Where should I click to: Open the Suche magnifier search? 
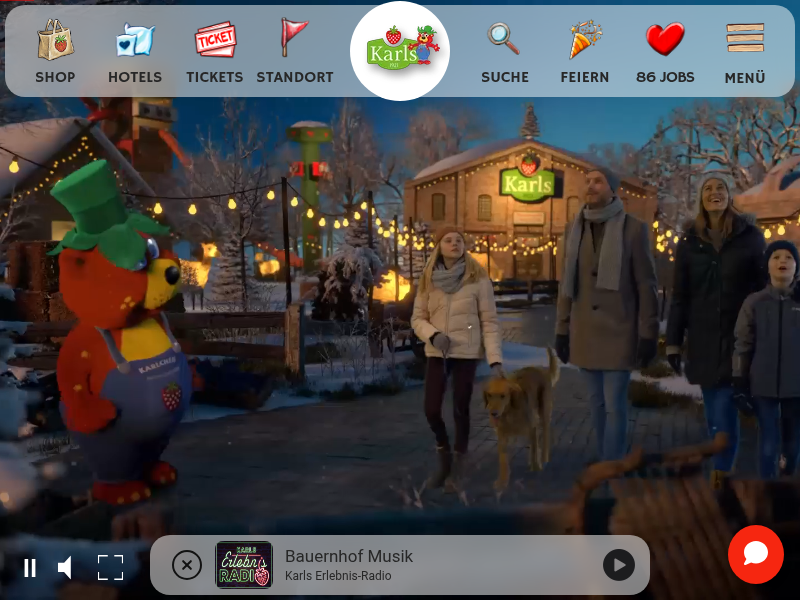click(x=504, y=52)
